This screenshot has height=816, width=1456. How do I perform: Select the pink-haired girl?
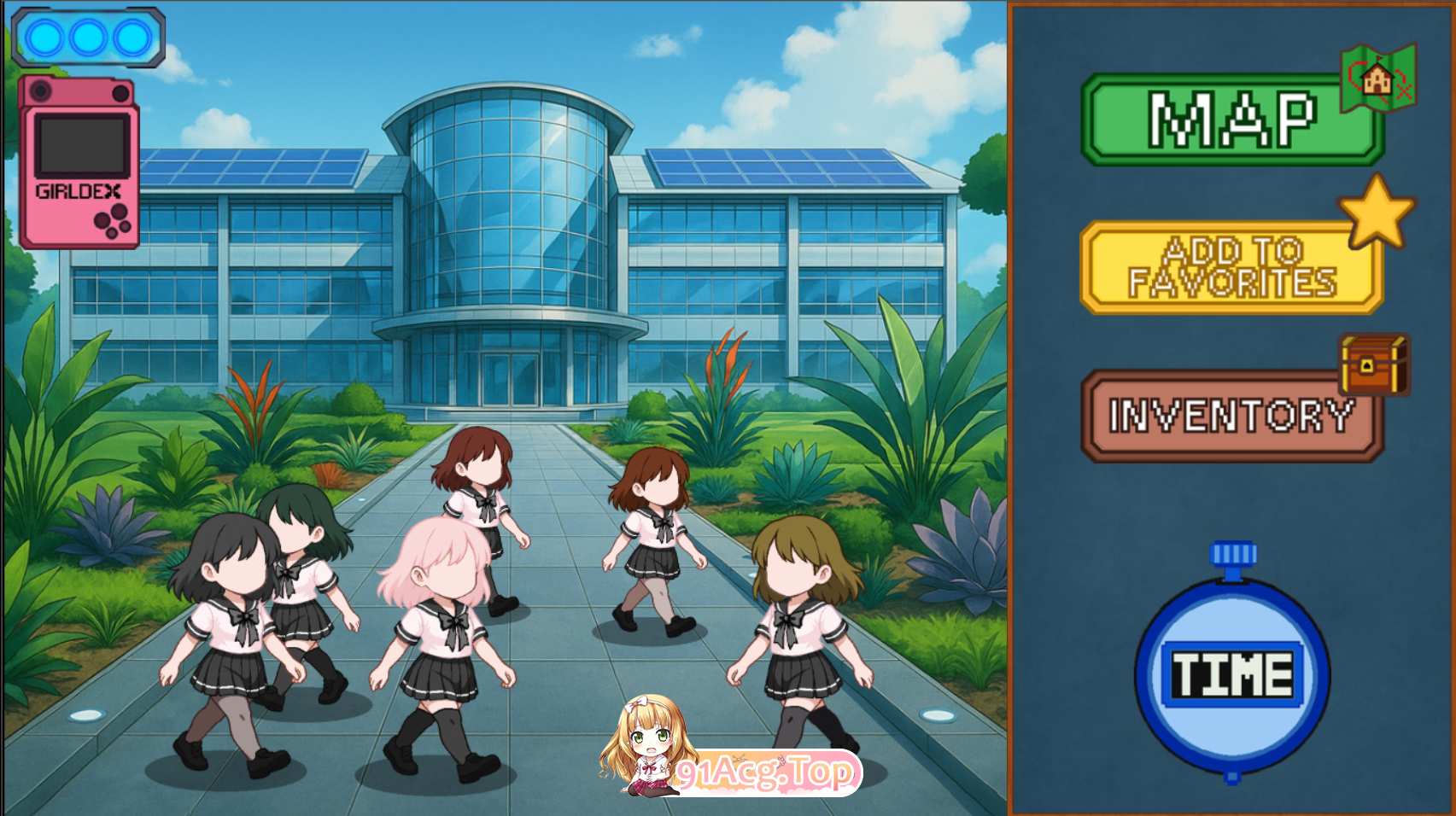click(444, 615)
